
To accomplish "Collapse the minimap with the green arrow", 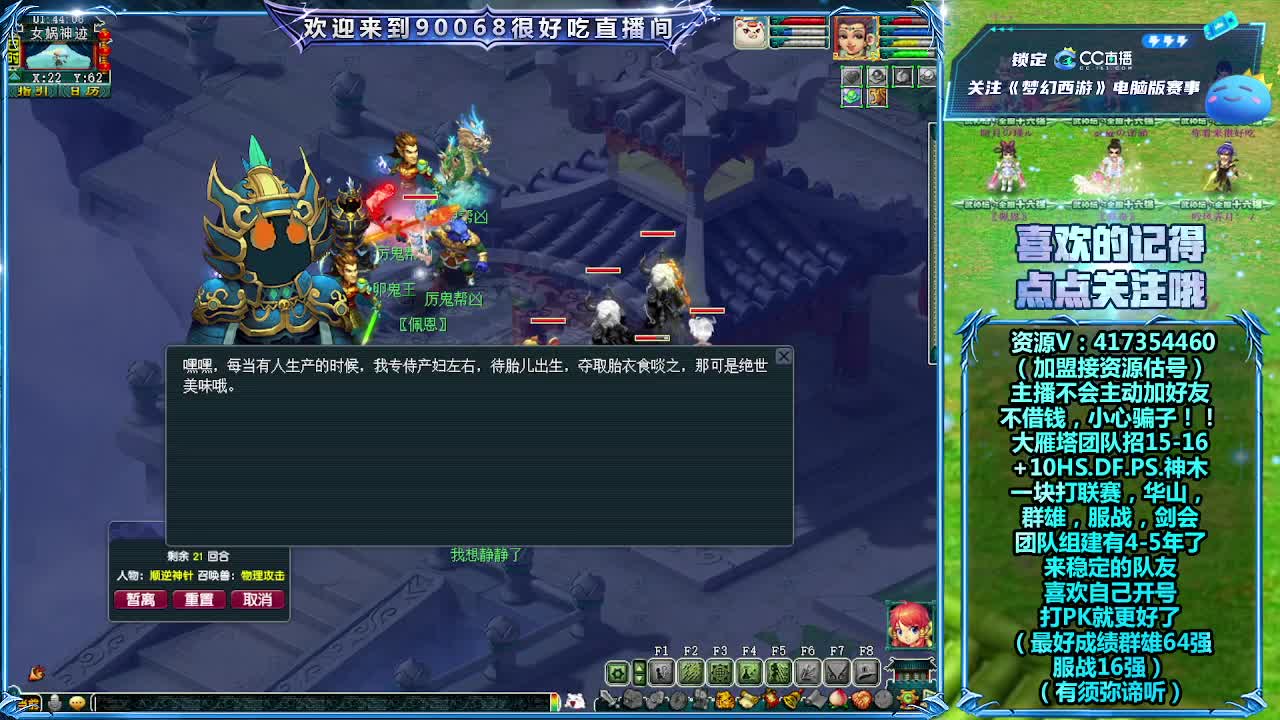I will 15,77.
